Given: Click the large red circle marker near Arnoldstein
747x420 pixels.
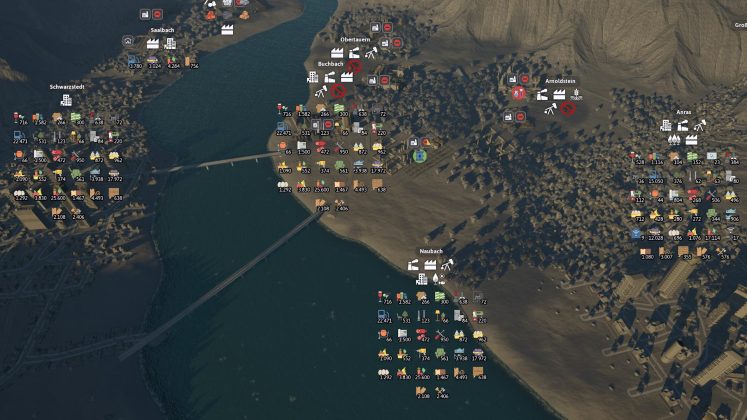Looking at the screenshot, I should [x=519, y=93].
